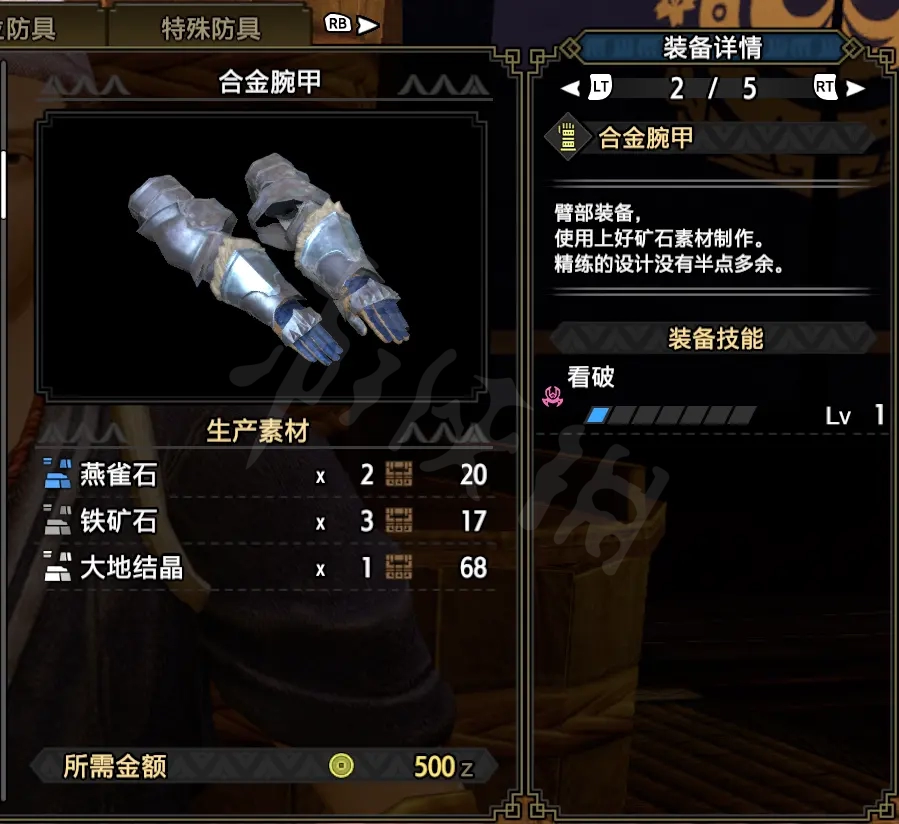The width and height of the screenshot is (899, 824).
Task: Click the 合金腕甲 name in equipment details
Action: (646, 139)
